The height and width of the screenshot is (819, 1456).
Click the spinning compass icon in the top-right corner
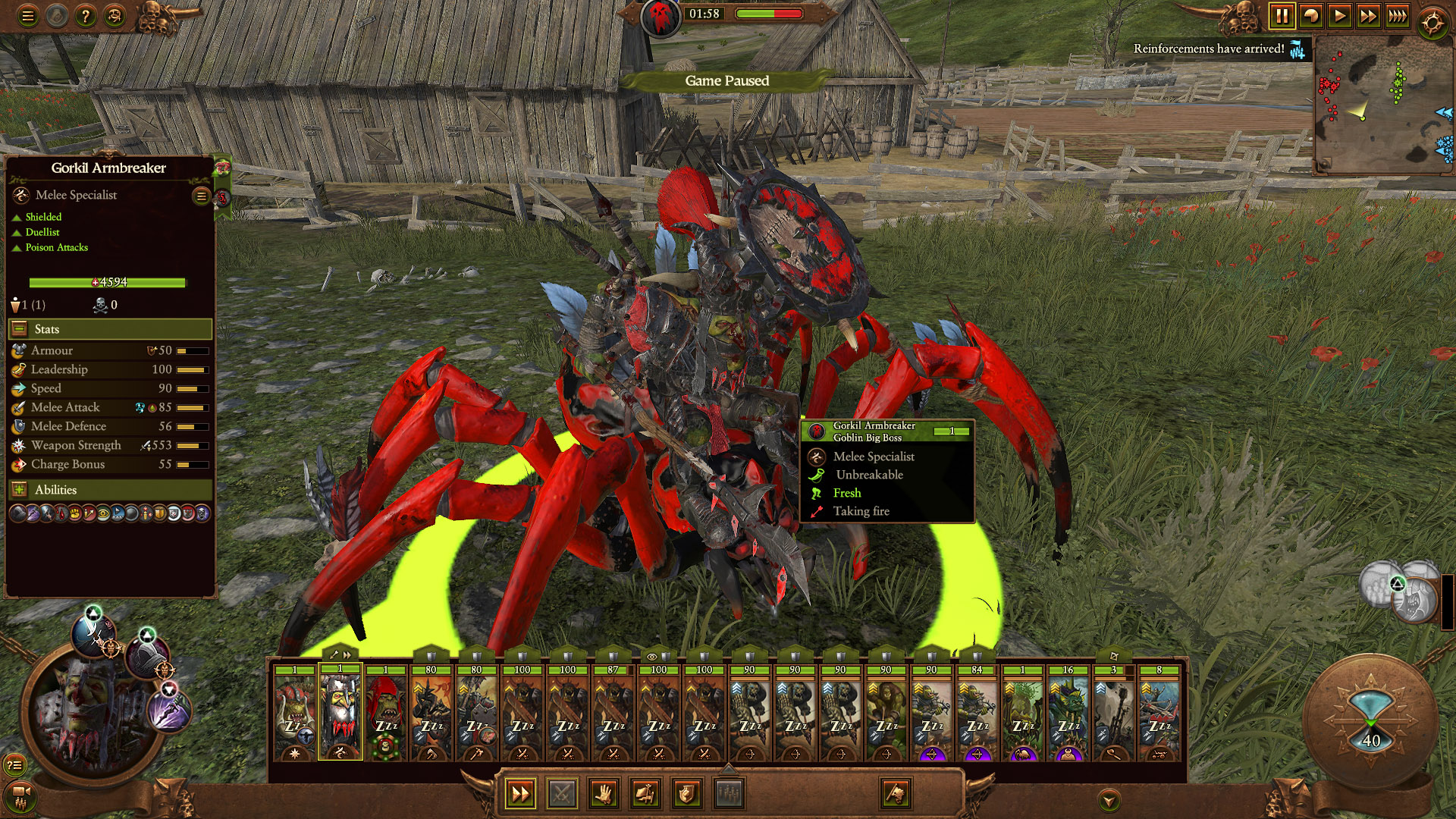coord(1432,20)
